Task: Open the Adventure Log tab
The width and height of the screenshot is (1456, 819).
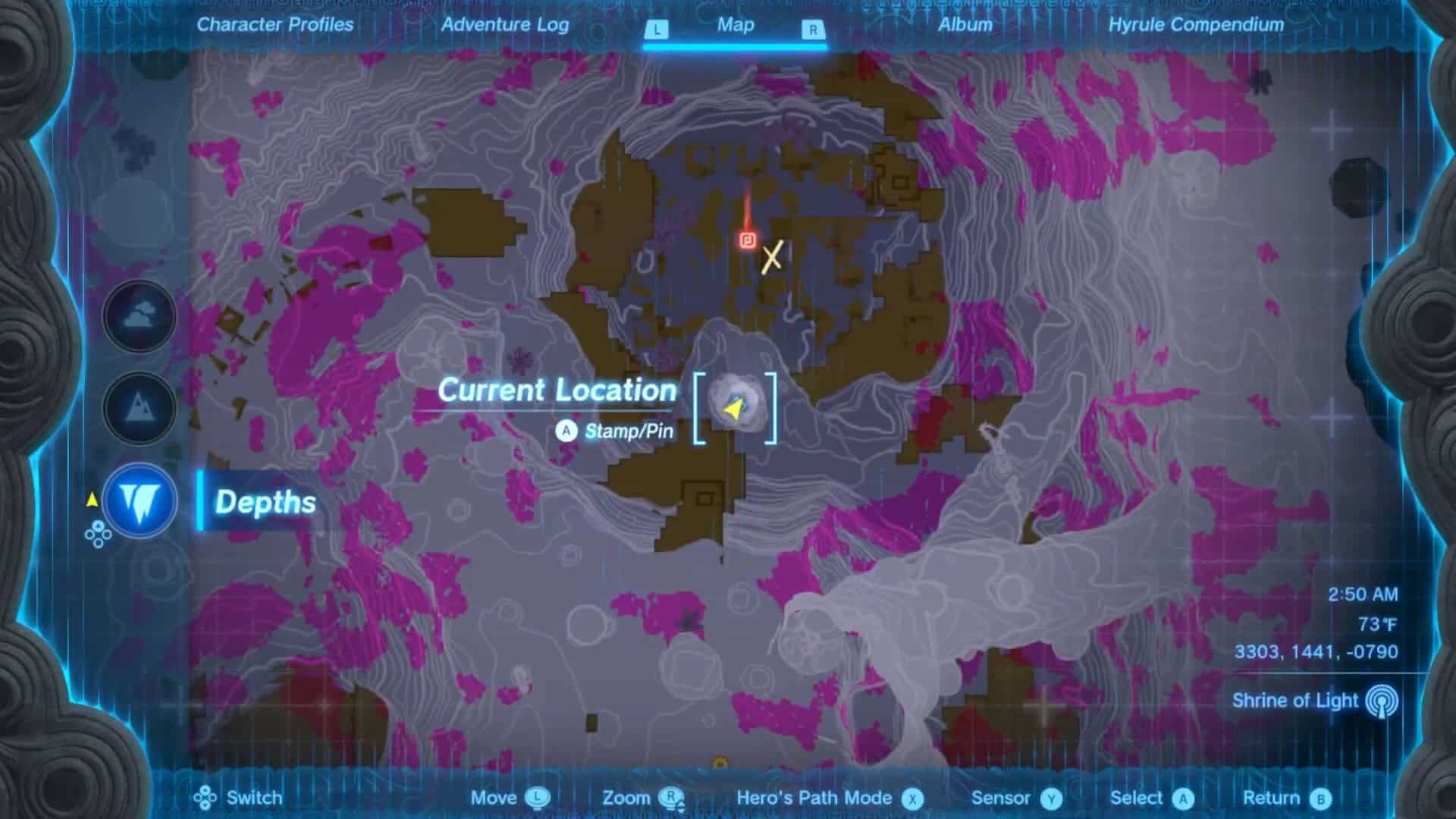Action: [504, 25]
